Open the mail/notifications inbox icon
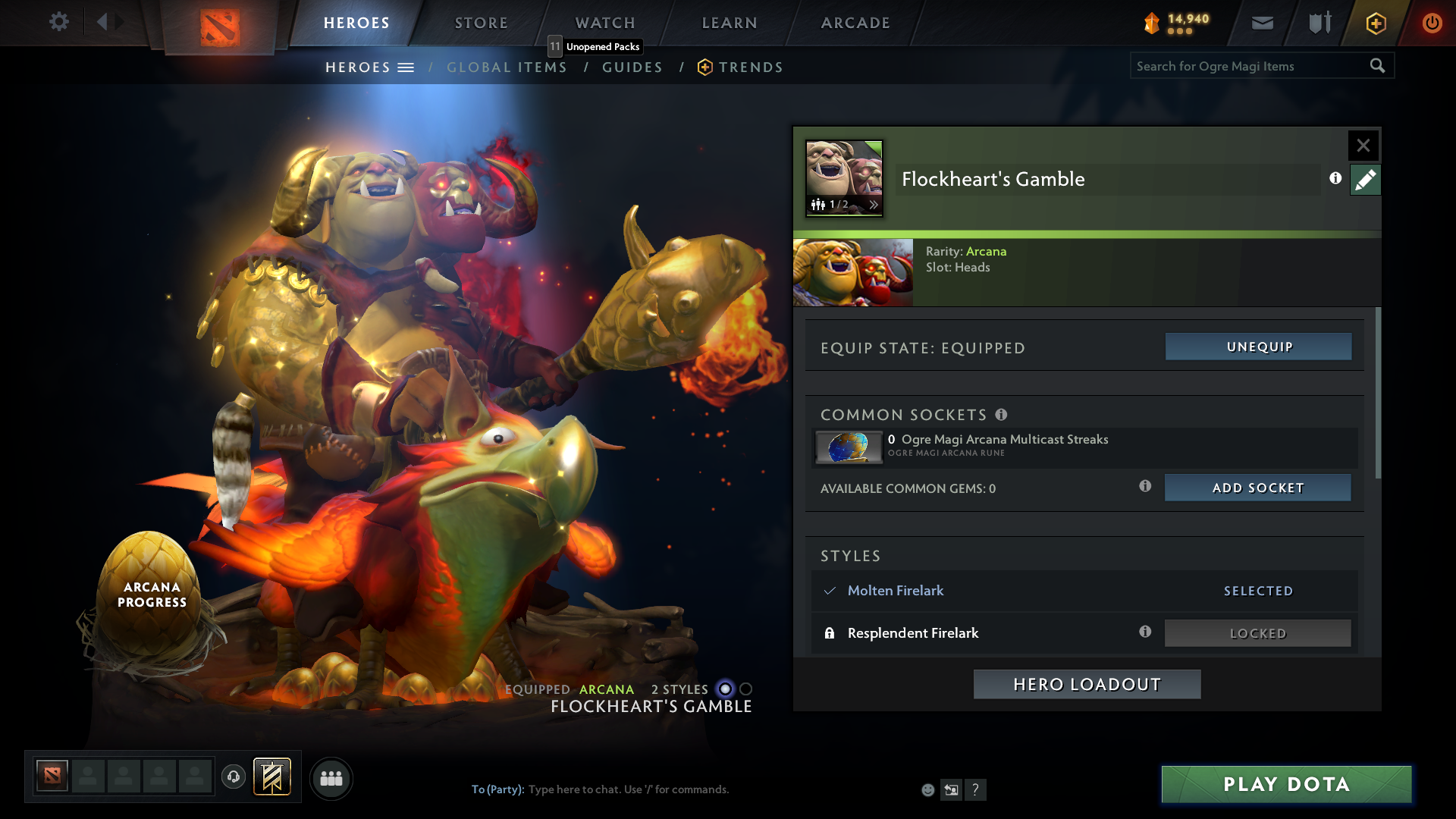Image resolution: width=1456 pixels, height=819 pixels. click(1261, 23)
